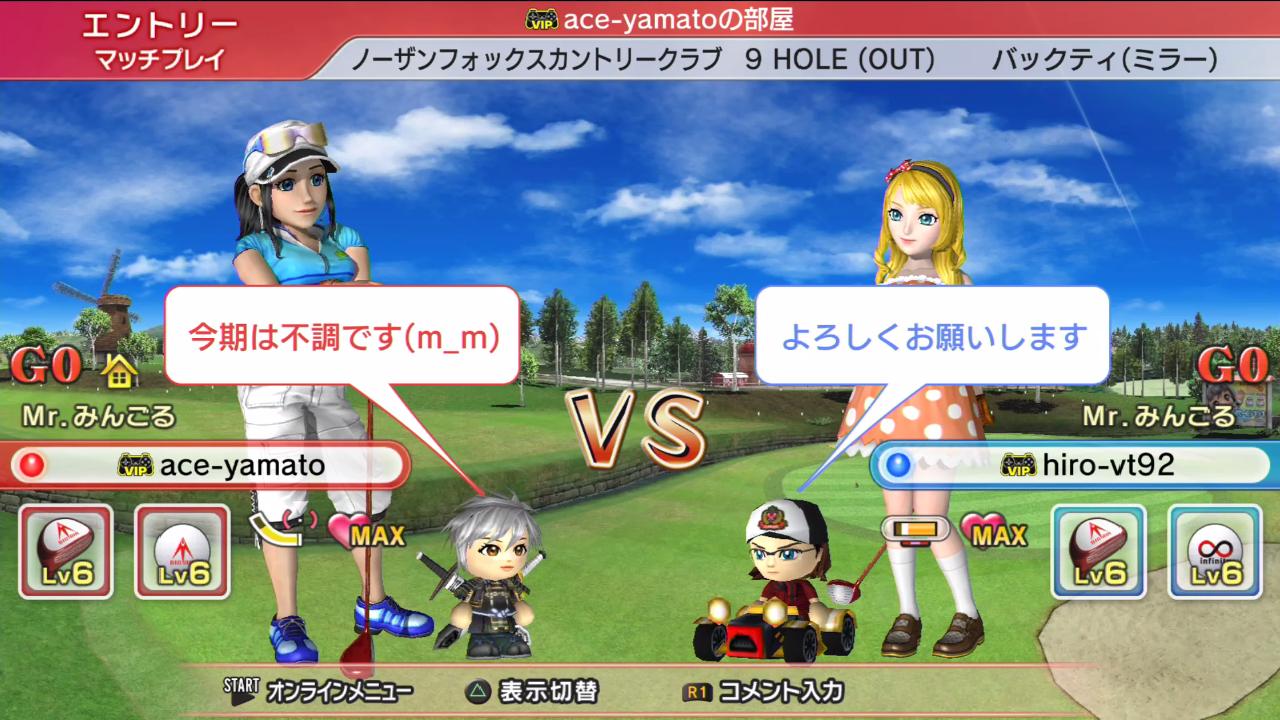Inspect ace-yamato's Lv6 golf ball slot
The height and width of the screenshot is (720, 1280).
tap(182, 551)
